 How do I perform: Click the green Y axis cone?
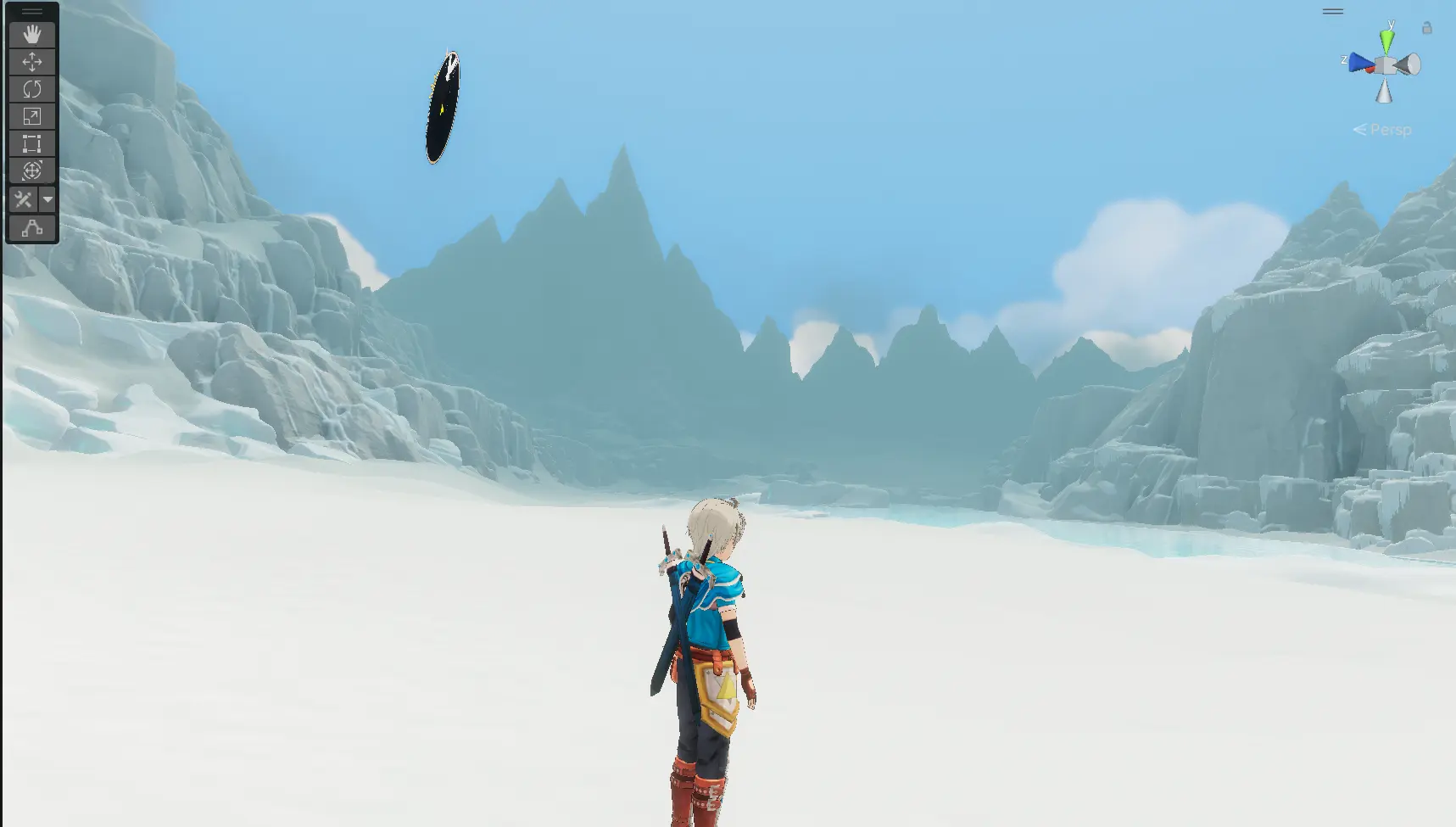pos(1386,41)
